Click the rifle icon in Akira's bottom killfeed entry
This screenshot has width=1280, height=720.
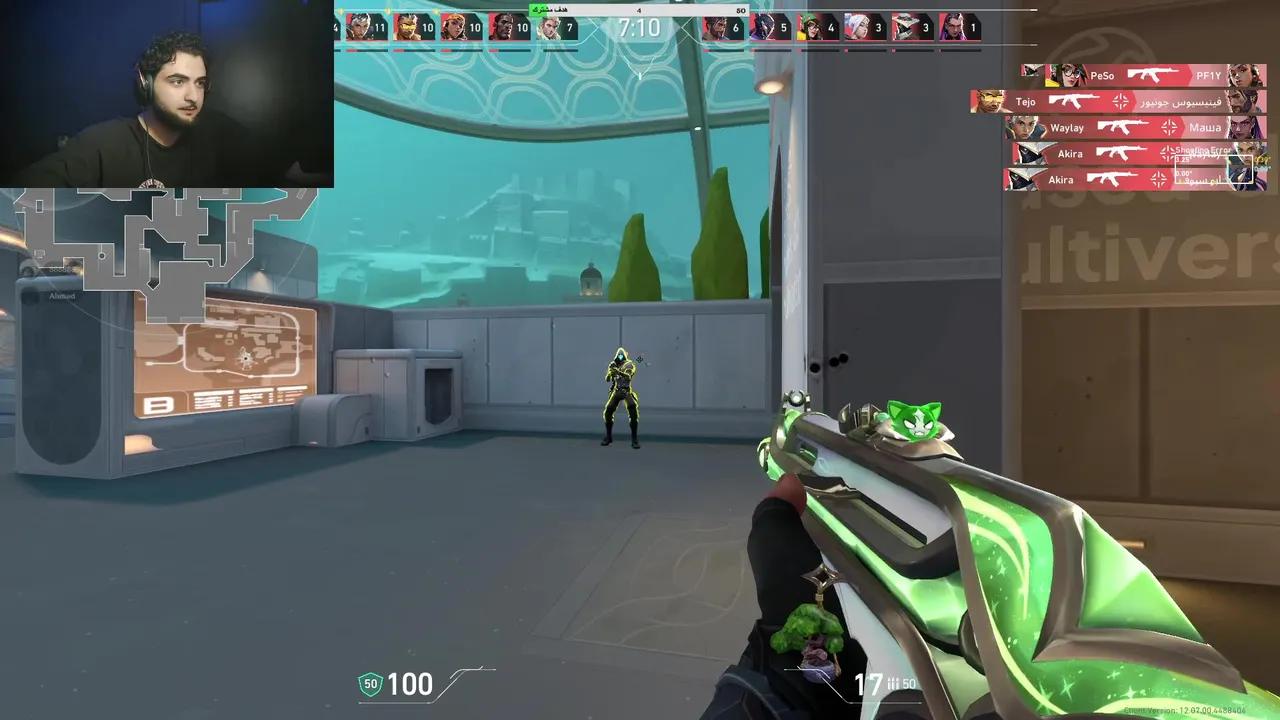pos(1113,177)
